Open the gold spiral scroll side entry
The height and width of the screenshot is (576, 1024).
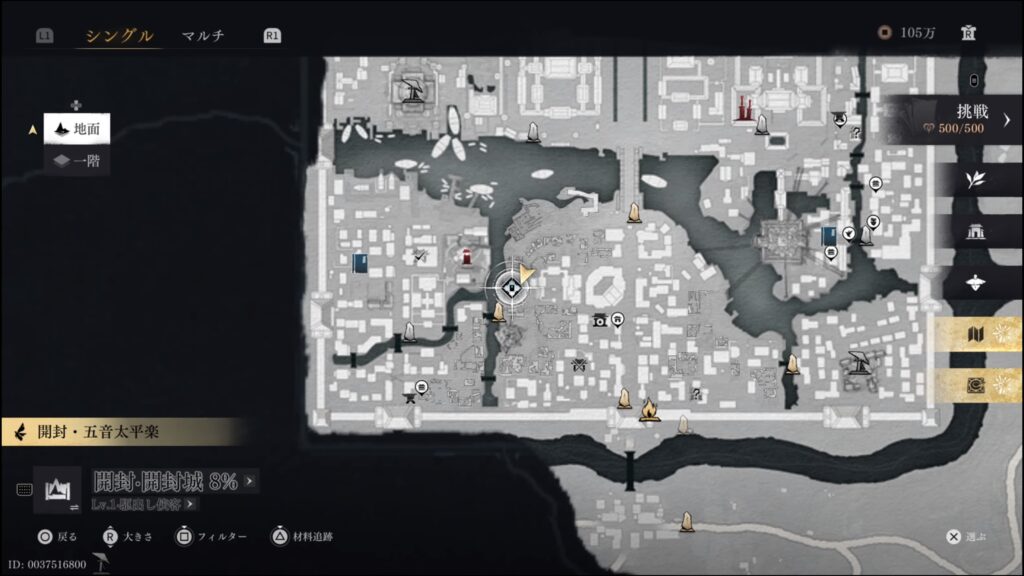975,385
